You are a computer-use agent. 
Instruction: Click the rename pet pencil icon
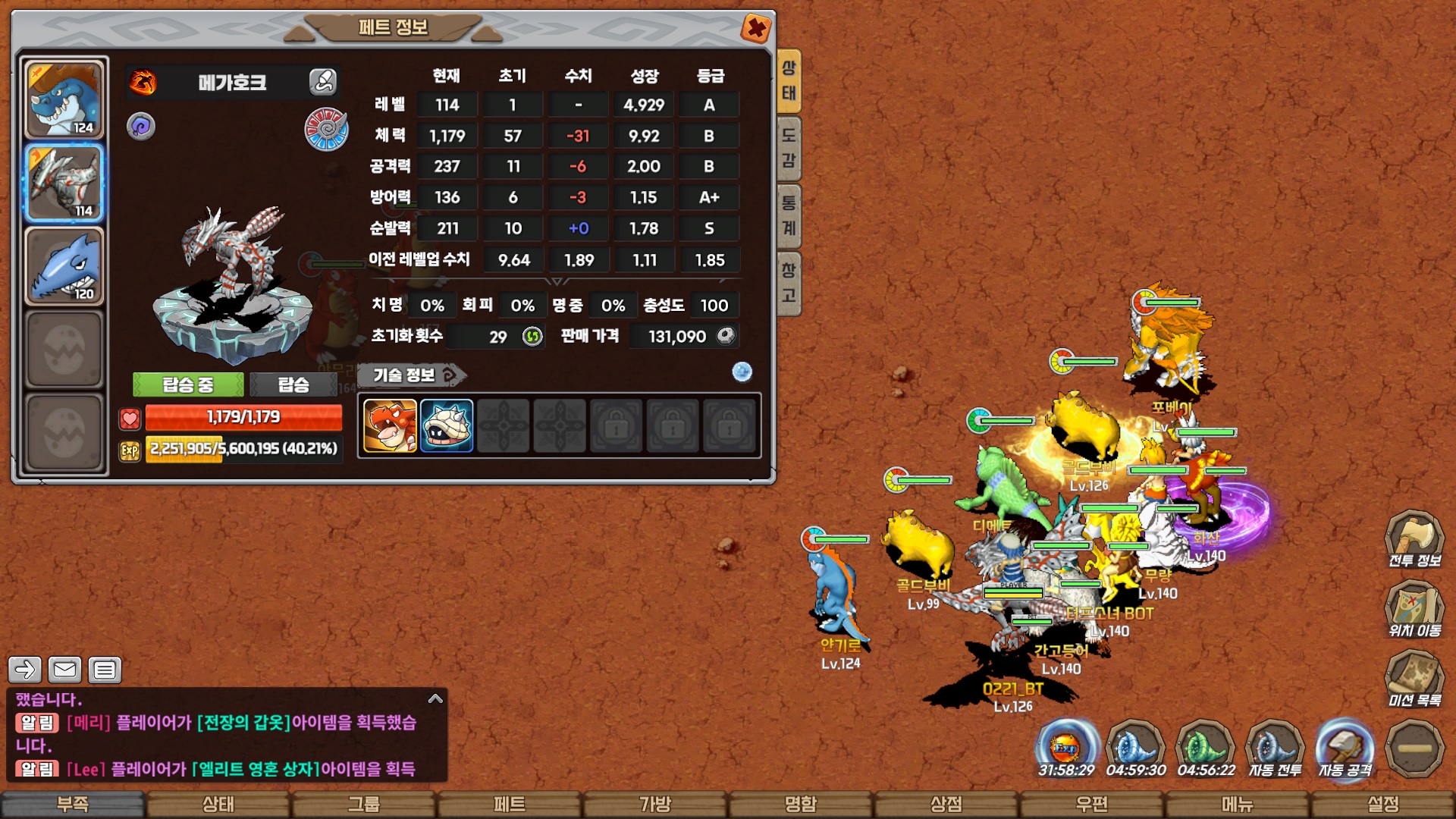[x=323, y=82]
